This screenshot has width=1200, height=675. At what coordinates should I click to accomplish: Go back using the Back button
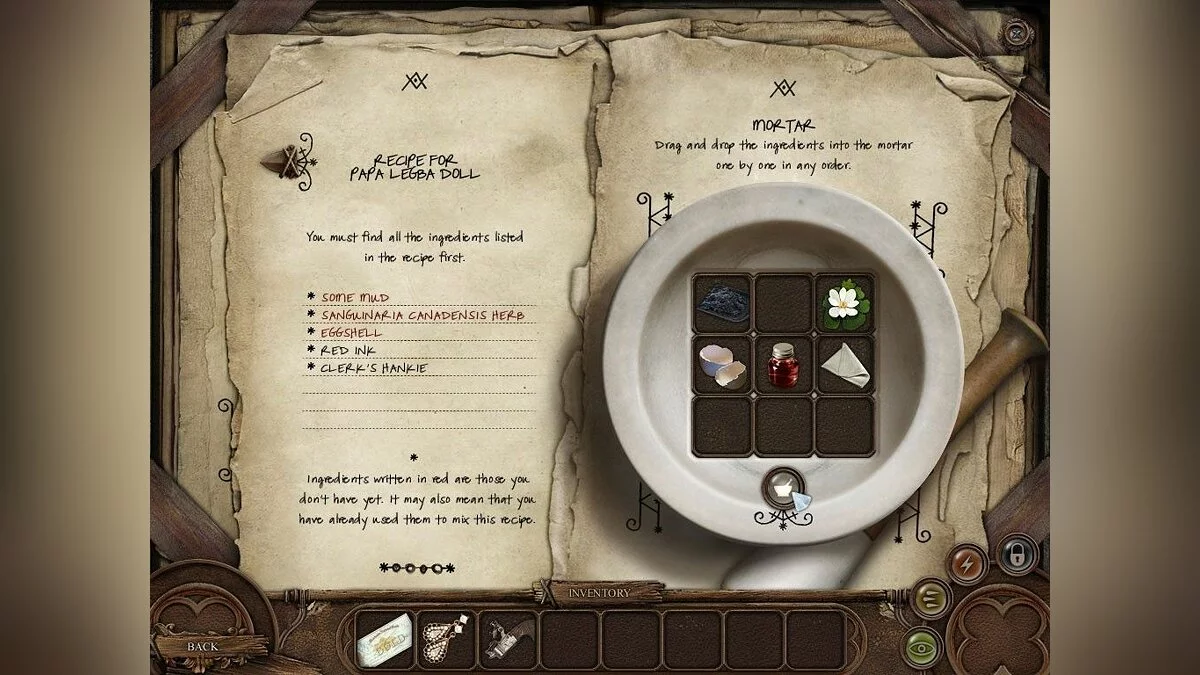[x=203, y=646]
